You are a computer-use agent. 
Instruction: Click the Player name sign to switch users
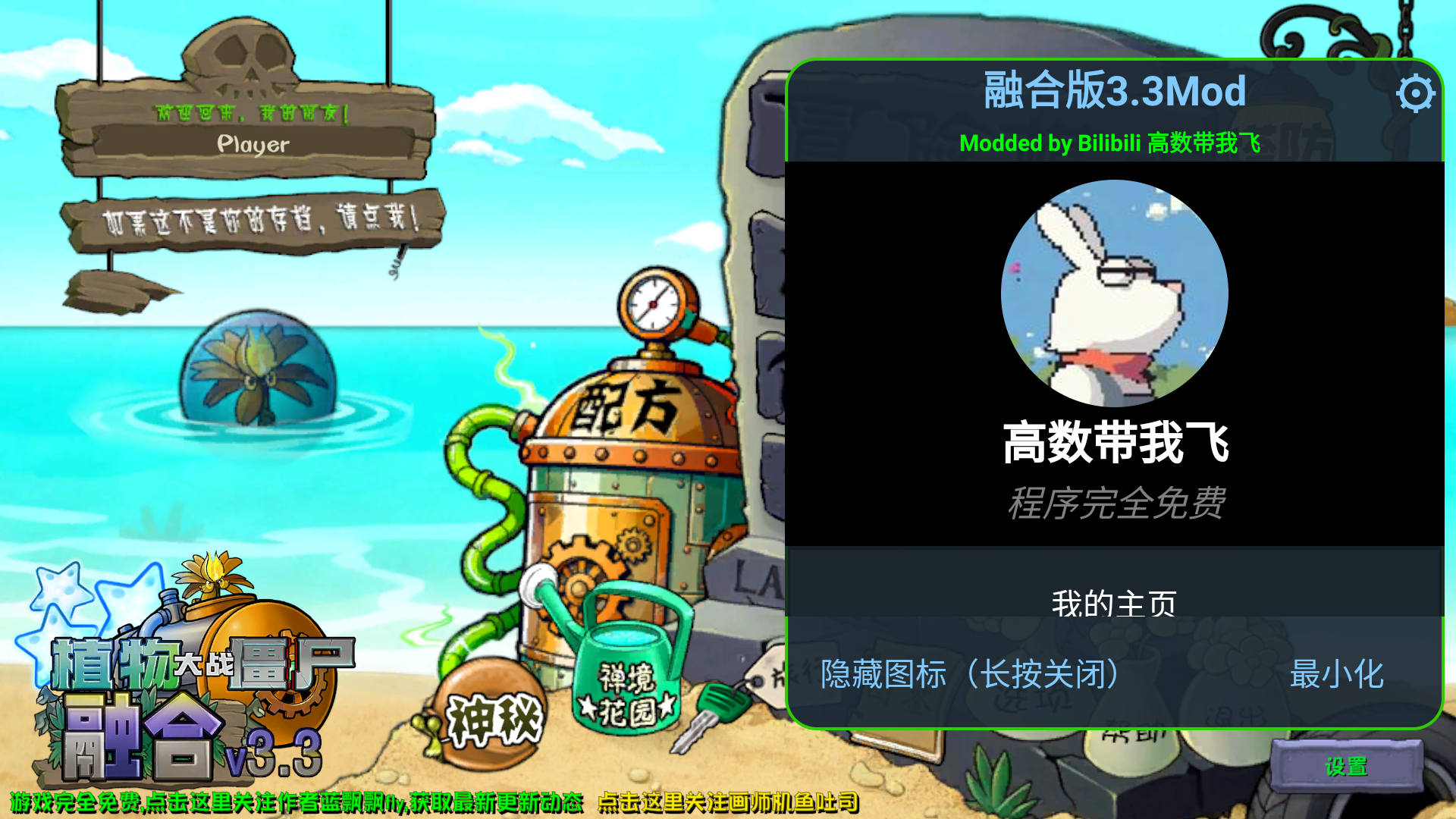(250, 144)
